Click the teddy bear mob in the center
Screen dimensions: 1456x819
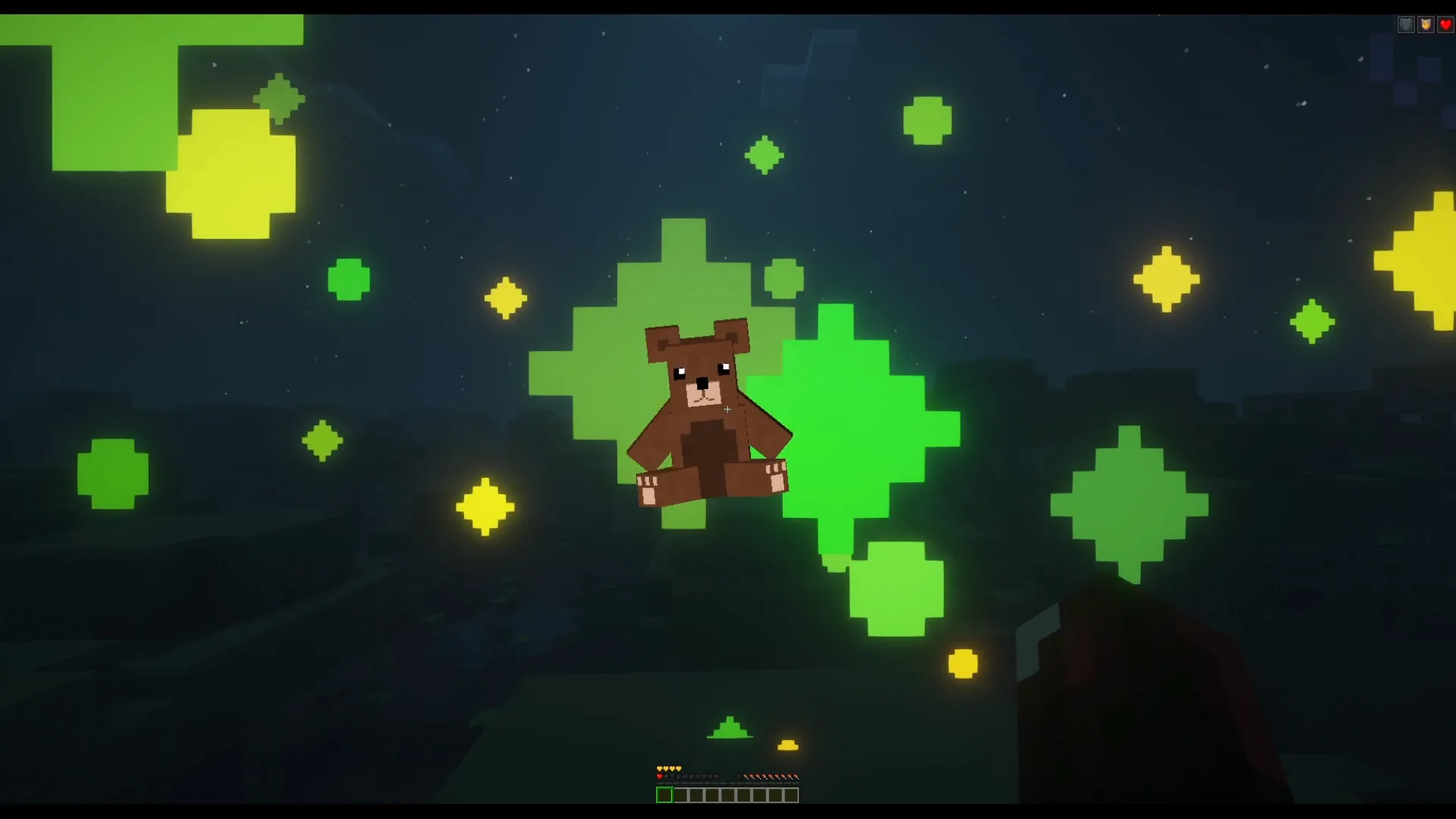point(709,409)
